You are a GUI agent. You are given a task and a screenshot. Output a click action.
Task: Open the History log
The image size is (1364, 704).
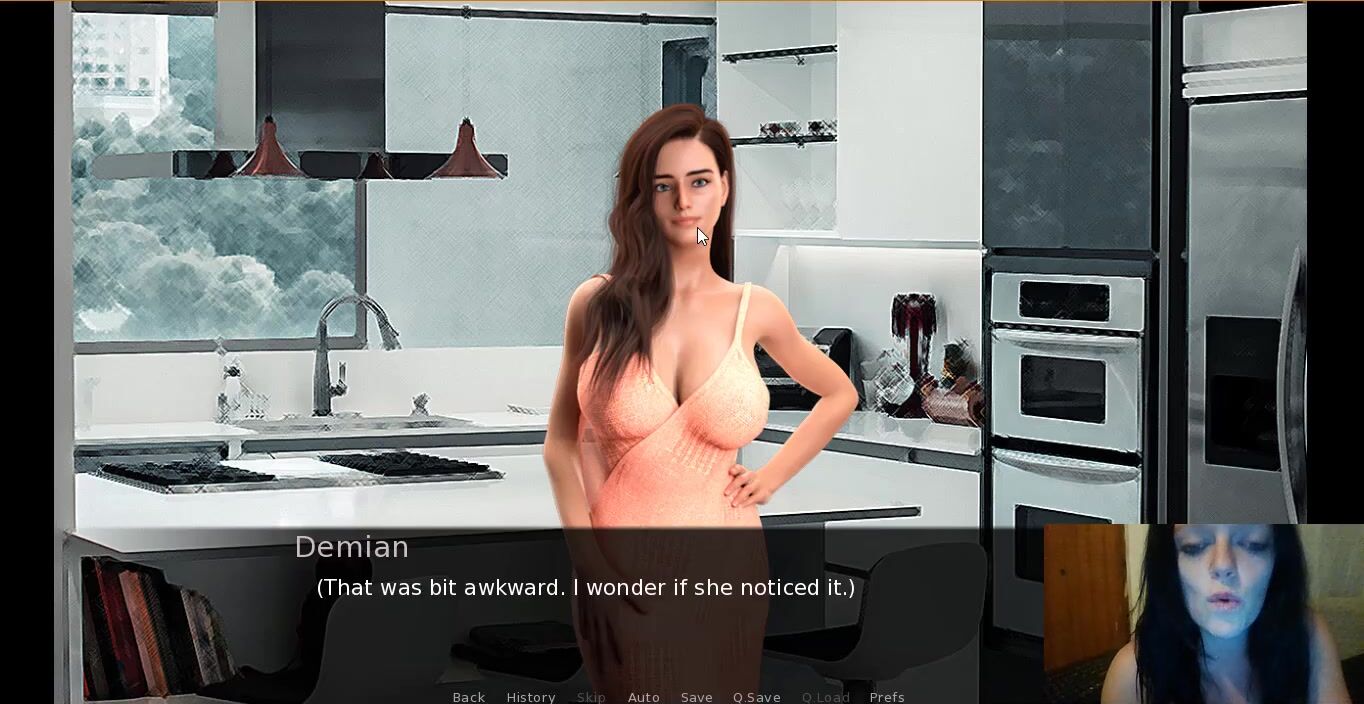click(530, 697)
